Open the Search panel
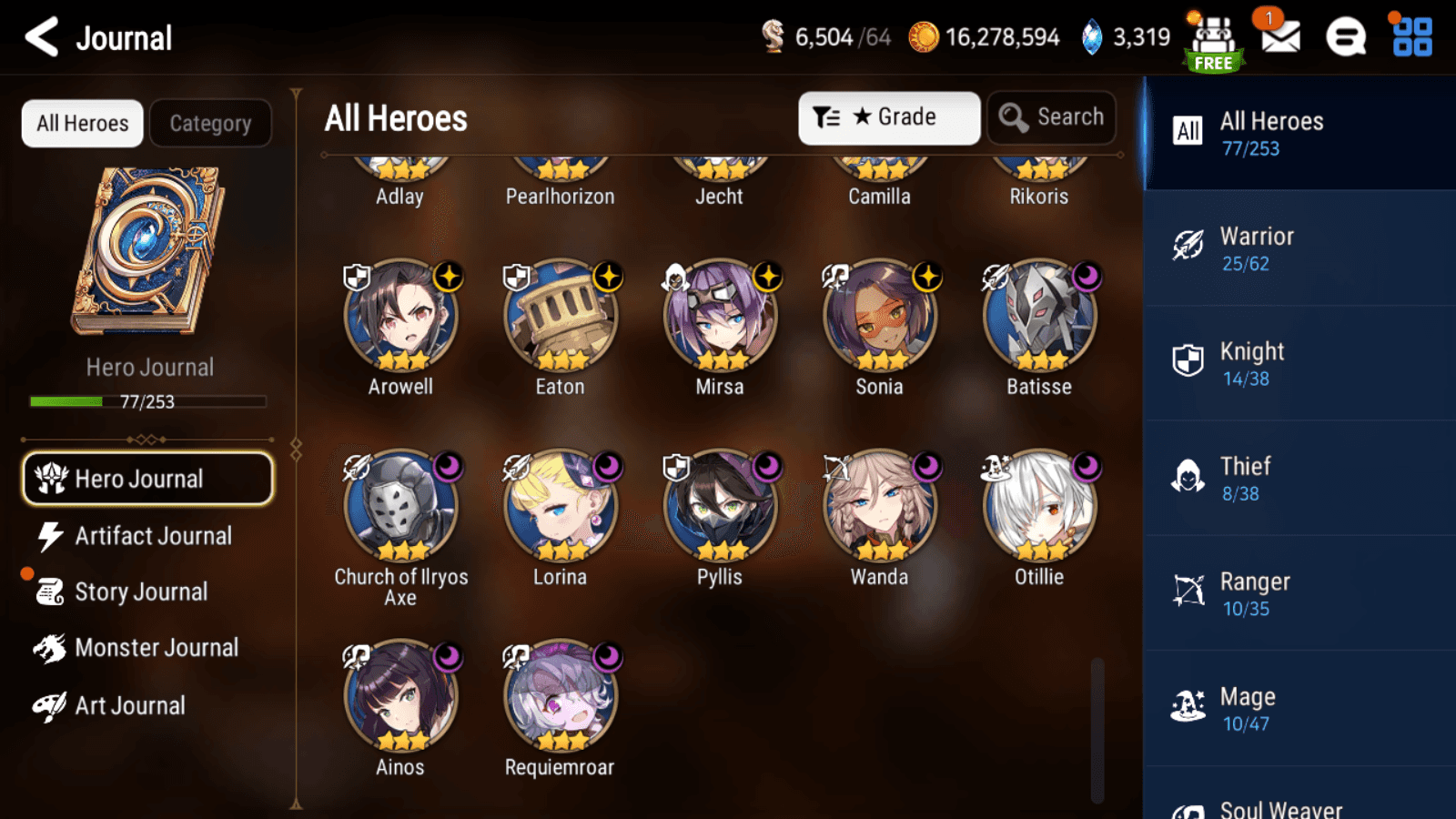This screenshot has height=819, width=1456. (x=1051, y=116)
